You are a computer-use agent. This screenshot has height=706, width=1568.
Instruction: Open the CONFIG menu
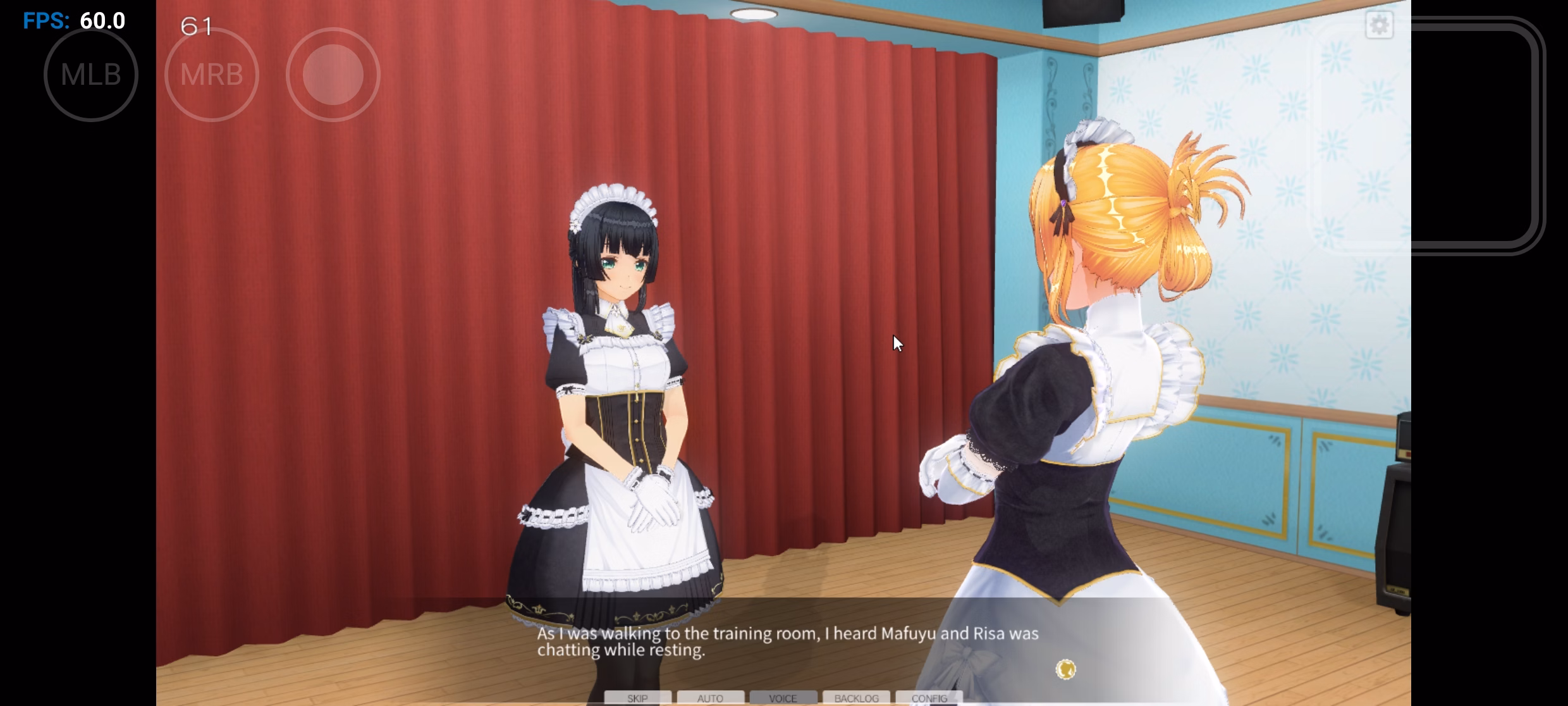929,698
